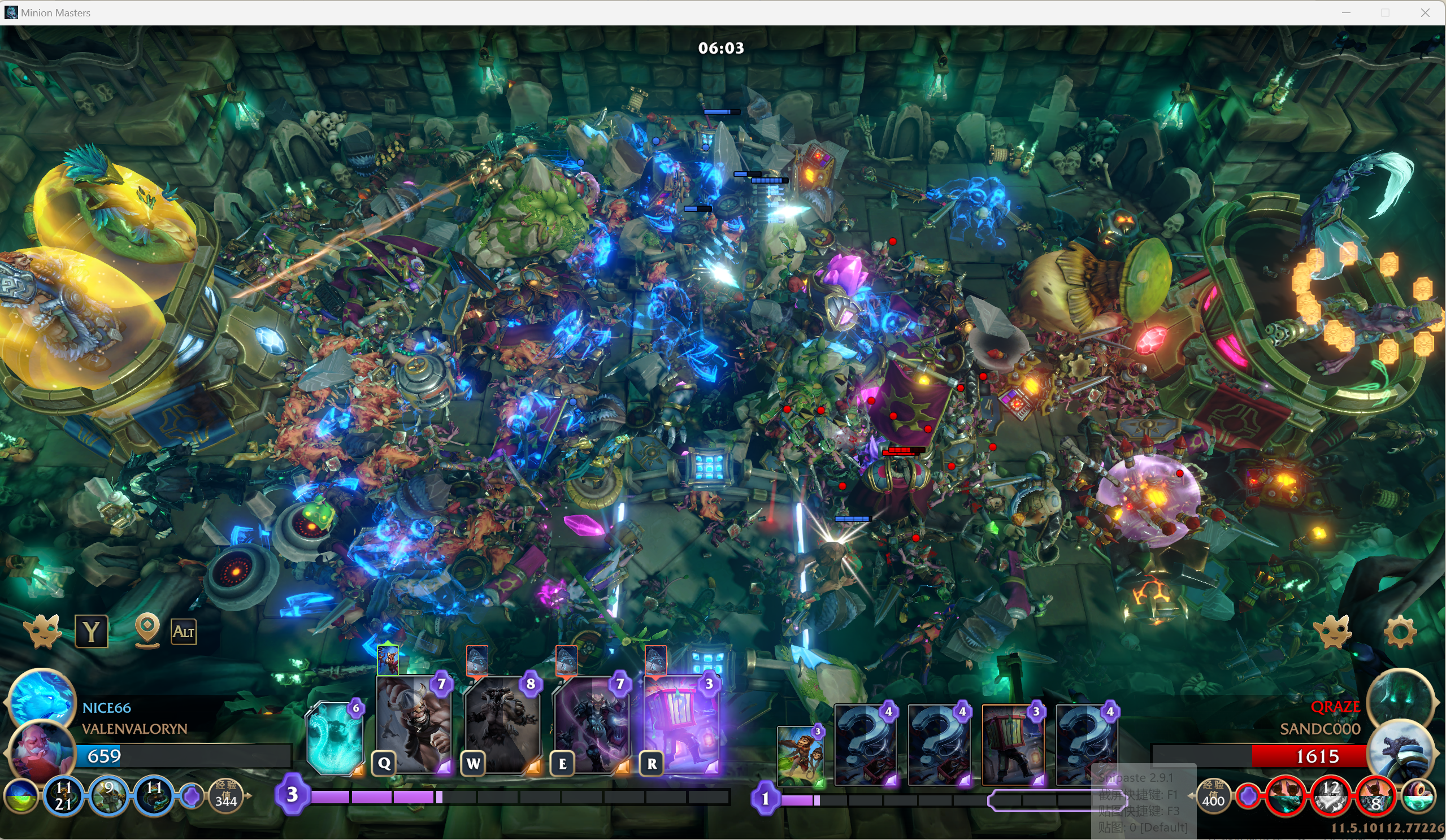This screenshot has width=1446, height=840.
Task: Select the cost-8 horned beast card
Action: pos(502,724)
